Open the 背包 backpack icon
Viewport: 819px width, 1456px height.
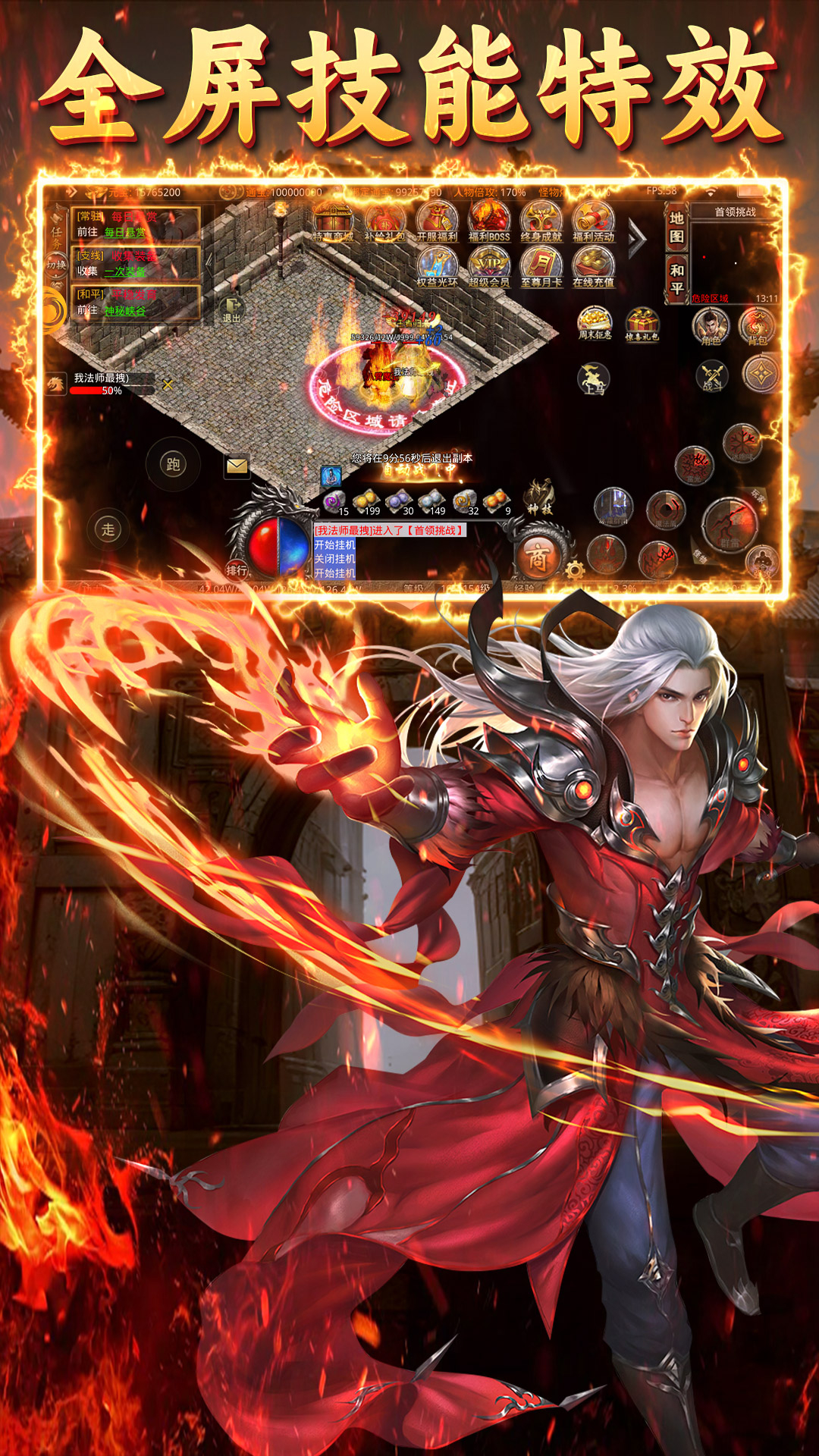758,328
